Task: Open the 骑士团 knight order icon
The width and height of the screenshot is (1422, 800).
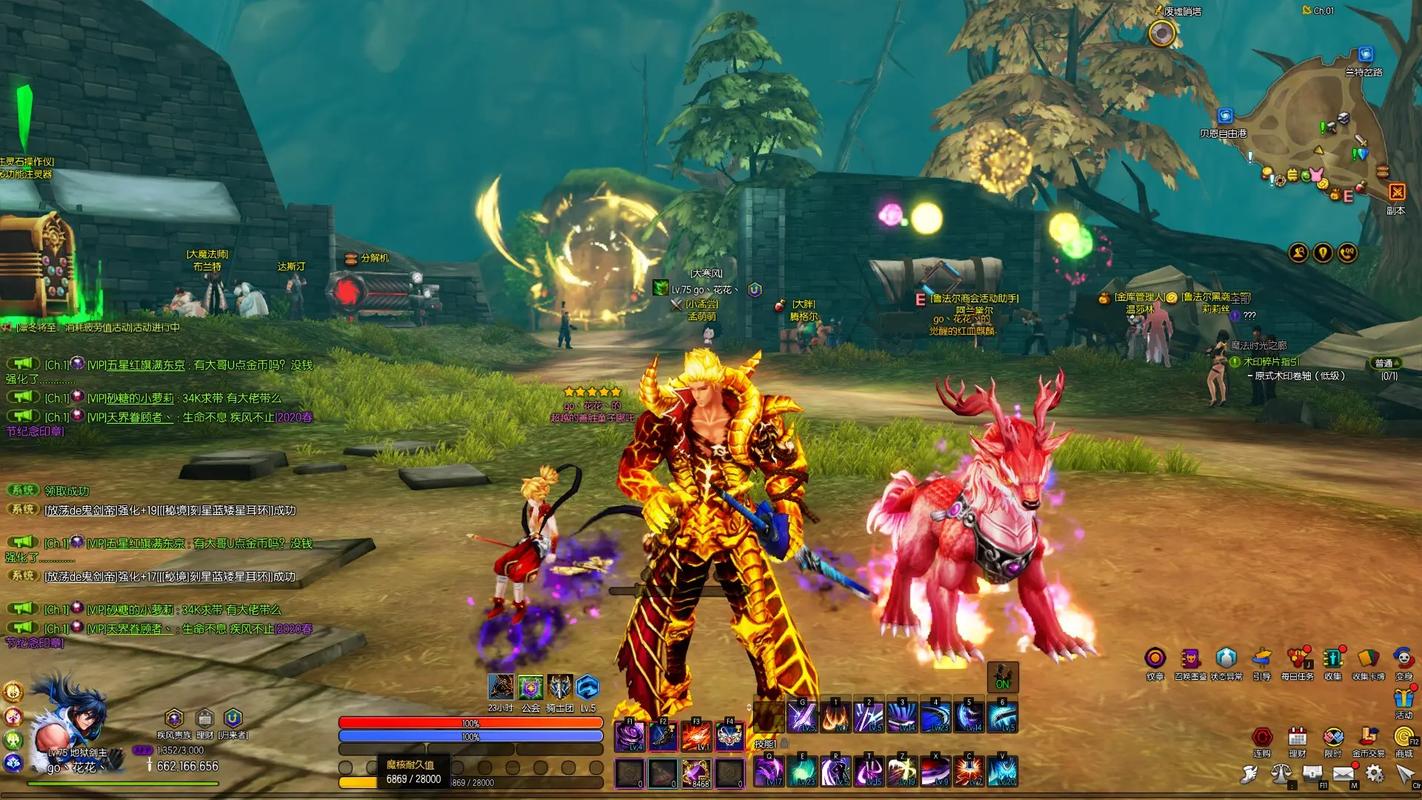Action: (x=560, y=687)
